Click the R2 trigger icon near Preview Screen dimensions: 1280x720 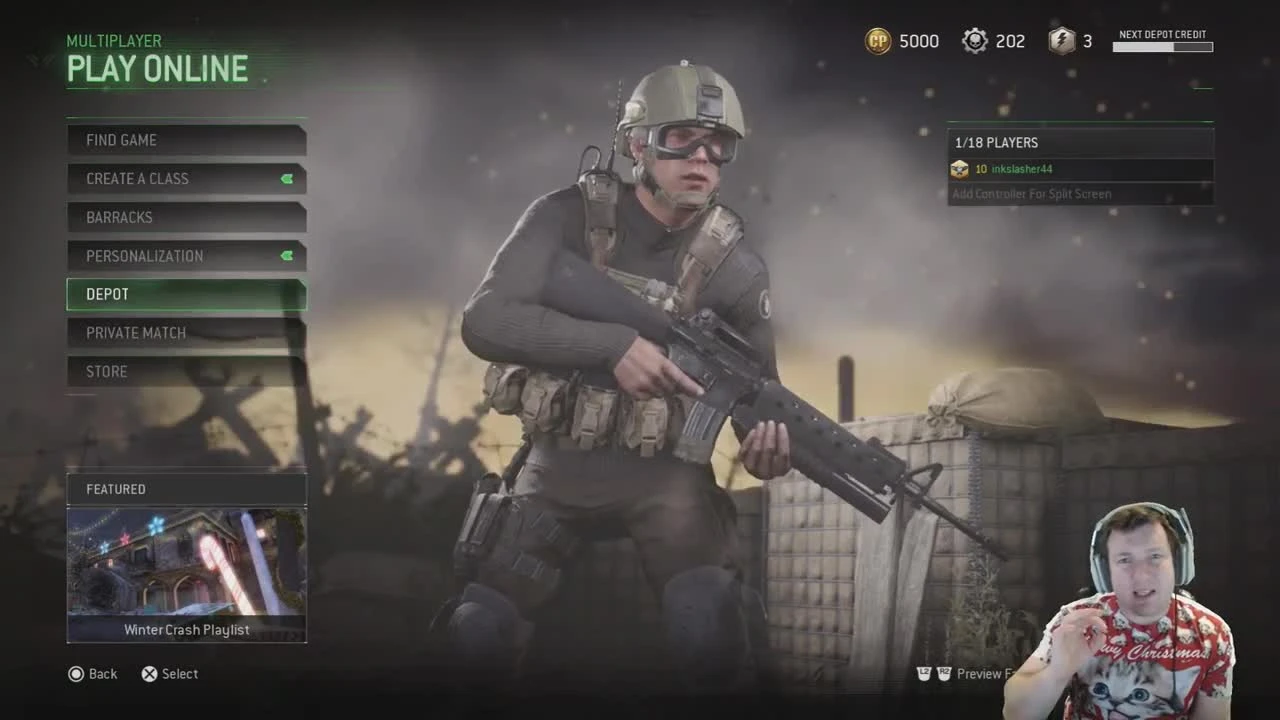point(944,674)
